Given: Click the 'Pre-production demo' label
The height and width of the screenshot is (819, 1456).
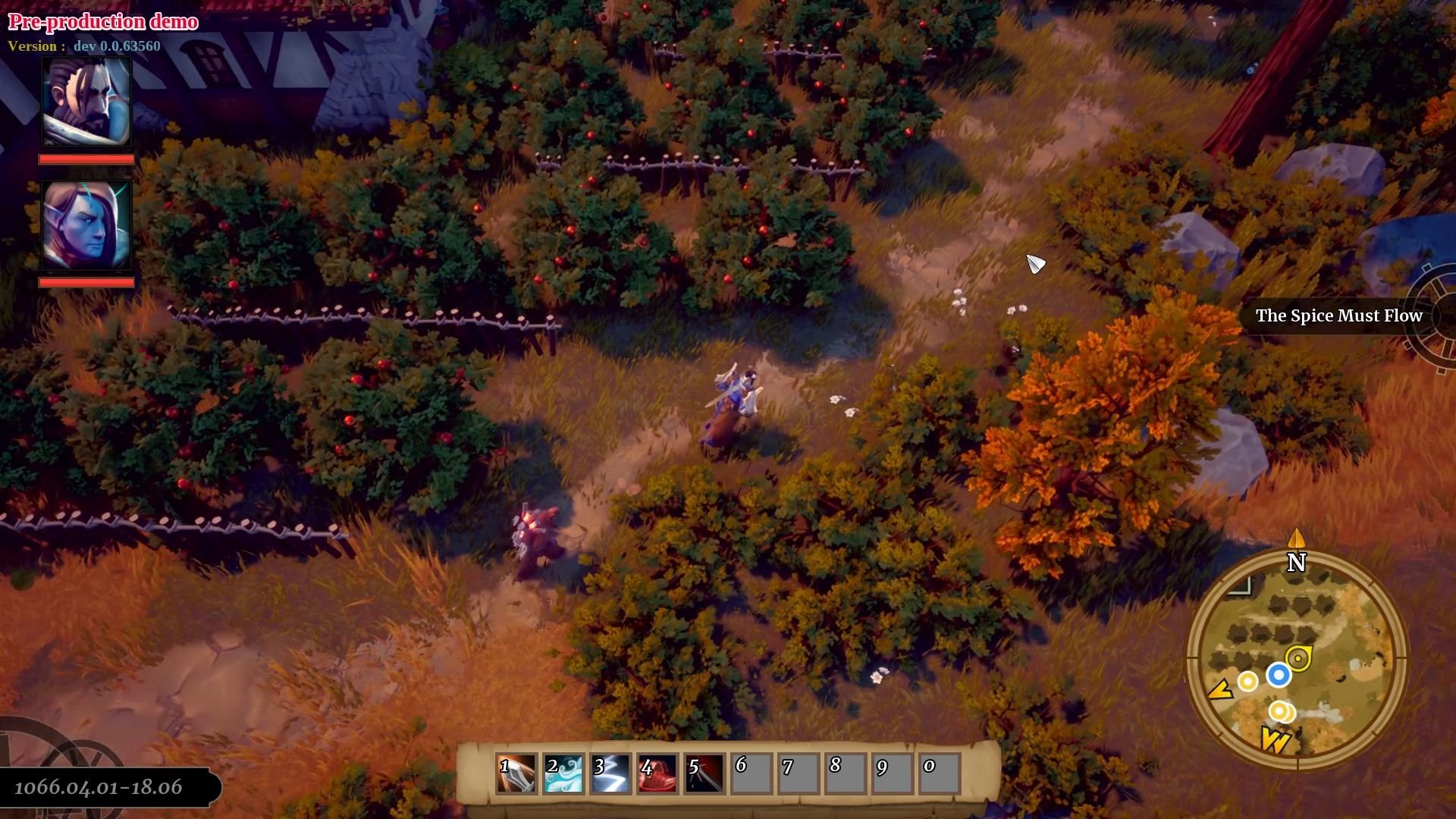Looking at the screenshot, I should pyautogui.click(x=102, y=21).
